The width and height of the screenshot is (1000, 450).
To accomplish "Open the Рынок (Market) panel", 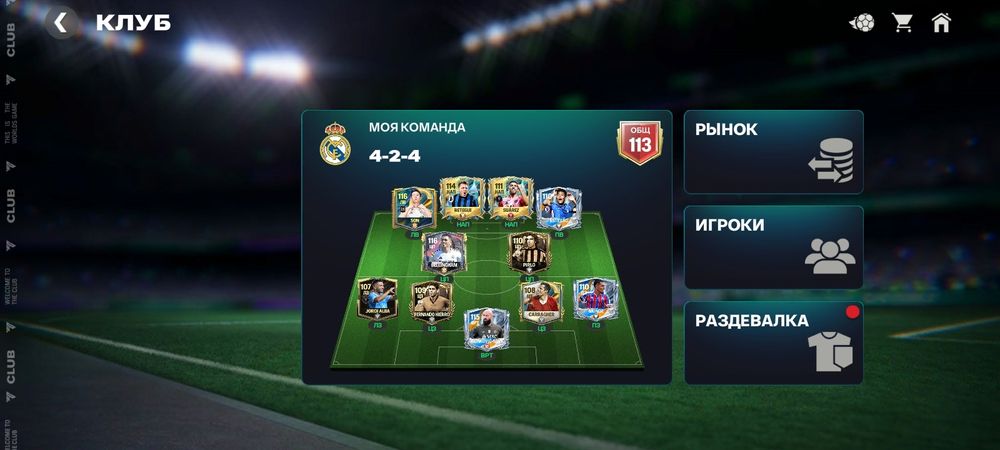I will tap(773, 152).
